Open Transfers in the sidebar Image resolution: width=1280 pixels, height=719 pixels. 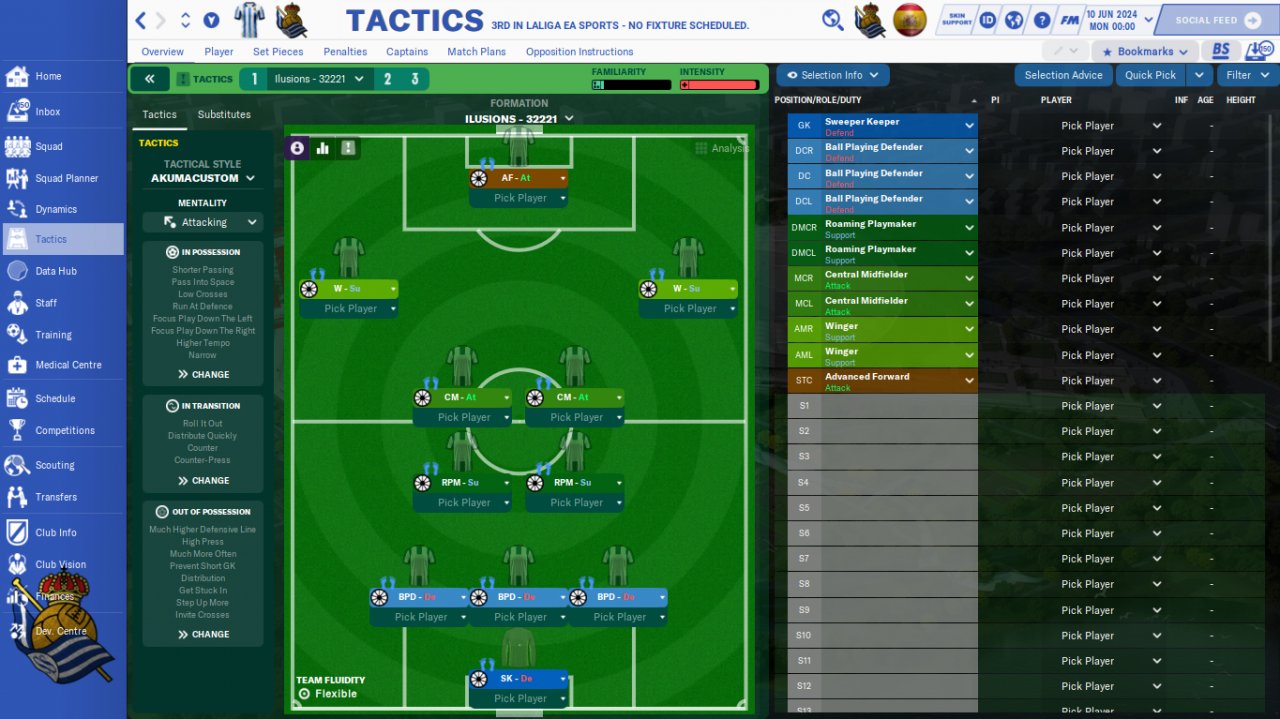(55, 497)
